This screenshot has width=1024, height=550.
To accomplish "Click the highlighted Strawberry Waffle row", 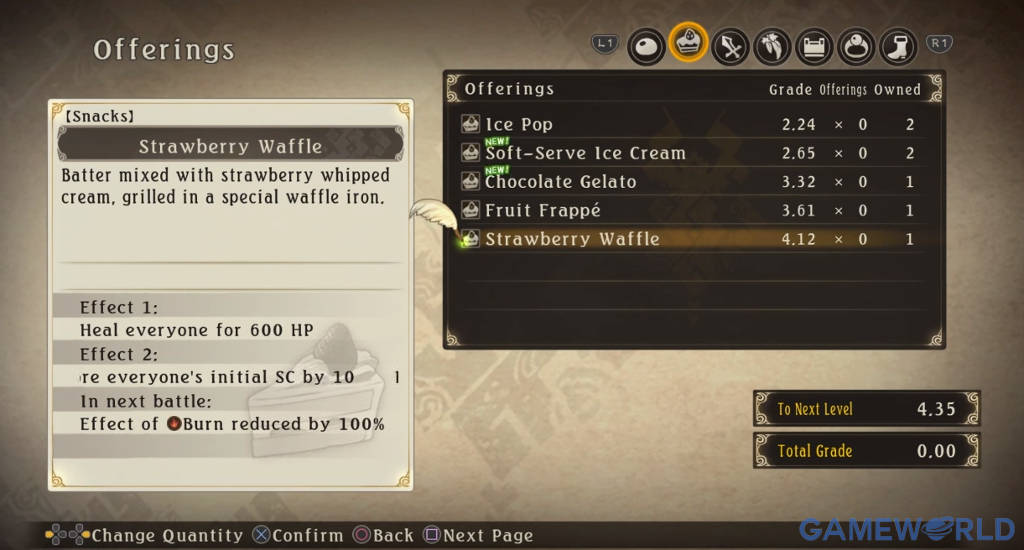I will (x=572, y=239).
